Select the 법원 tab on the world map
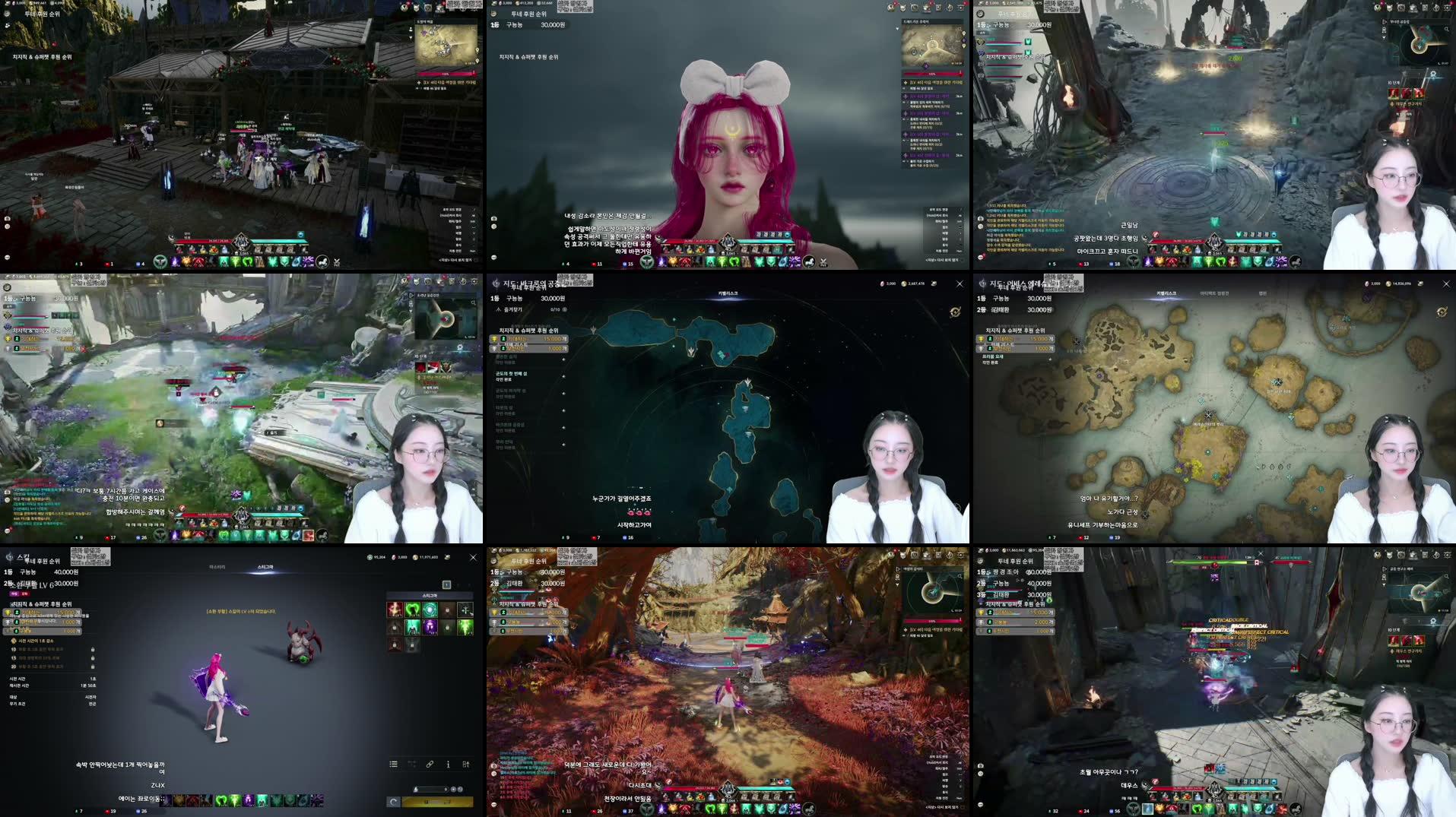The image size is (1456, 817). pyautogui.click(x=1263, y=294)
